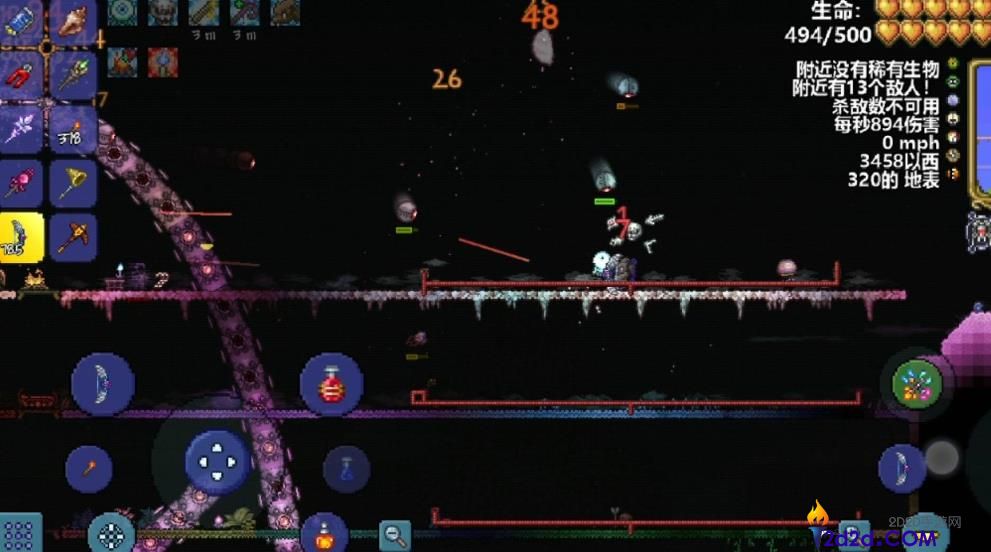
Task: Toggle the smart cursor crosshair button
Action: pos(111,535)
